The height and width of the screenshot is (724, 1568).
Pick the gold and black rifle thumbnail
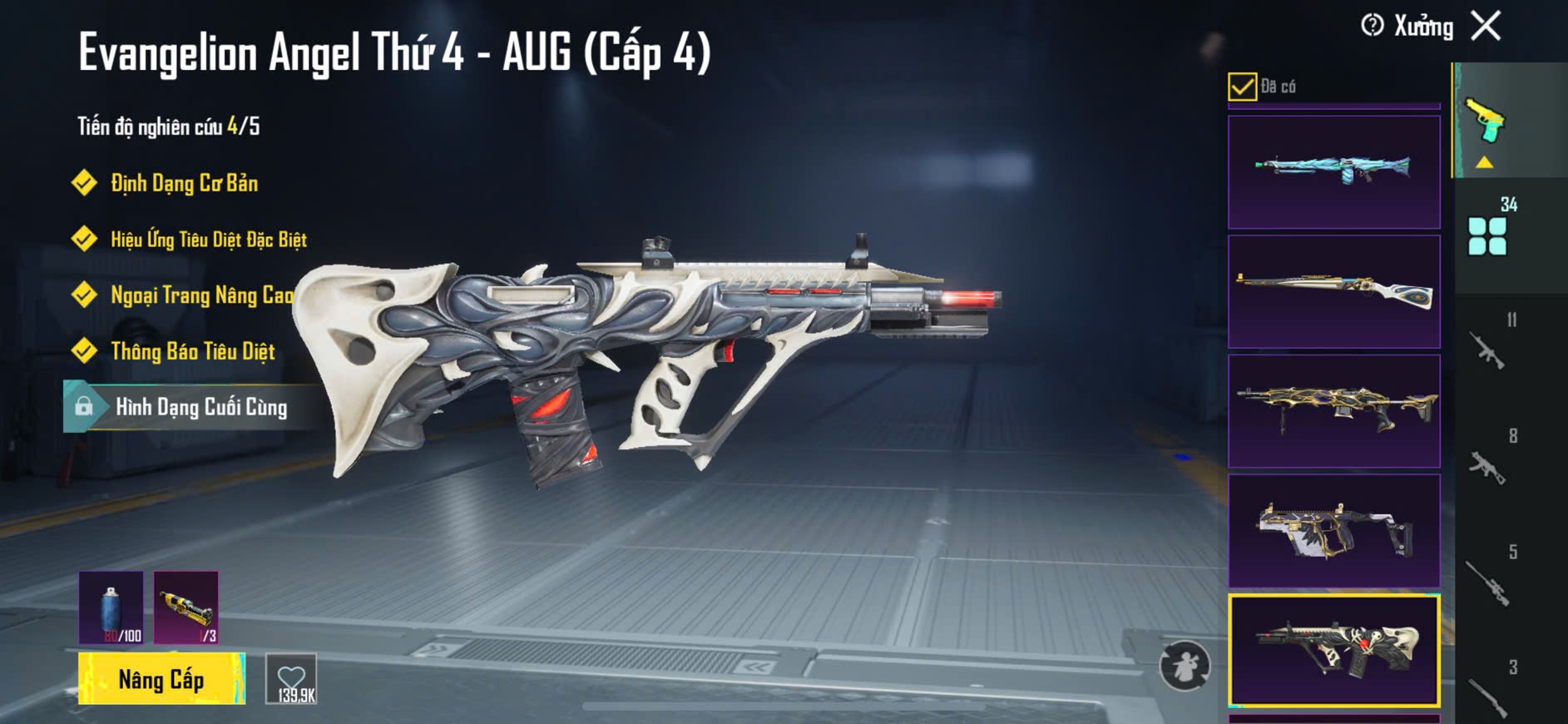(1333, 411)
